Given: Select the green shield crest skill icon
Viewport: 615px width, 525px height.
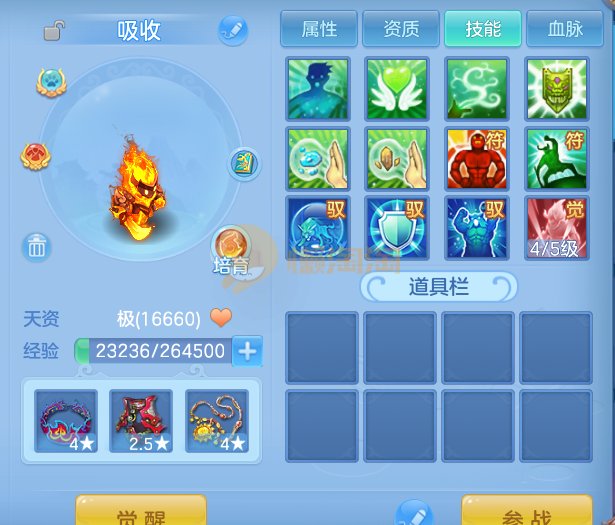Looking at the screenshot, I should 557,90.
